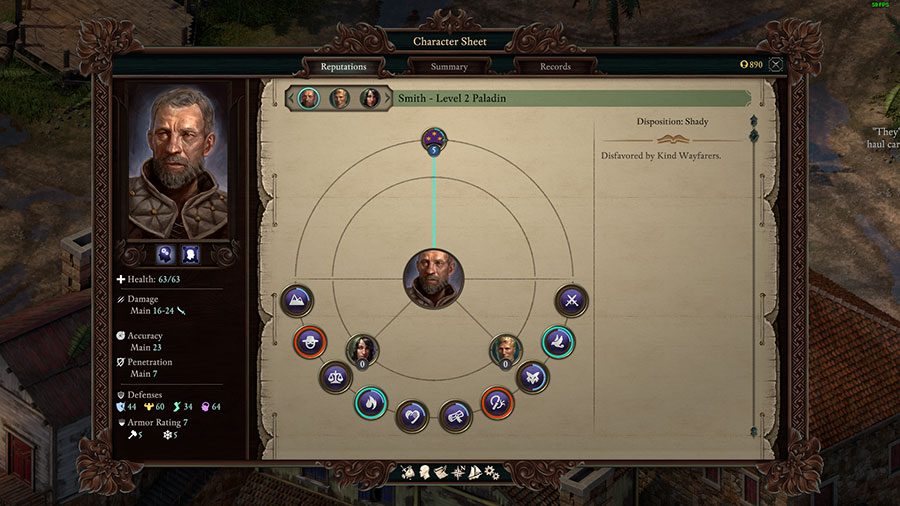Click the hat-wearing figure disposition icon
The height and width of the screenshot is (506, 900).
(309, 342)
